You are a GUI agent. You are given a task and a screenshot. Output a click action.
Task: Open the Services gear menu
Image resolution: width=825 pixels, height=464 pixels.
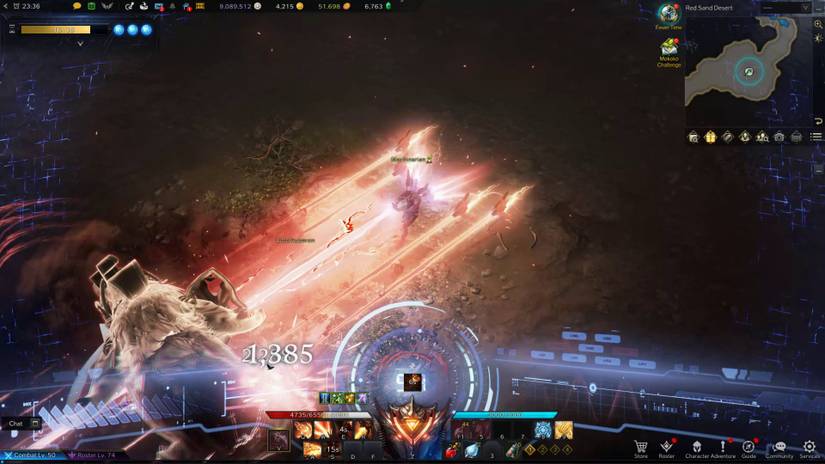tap(809, 447)
